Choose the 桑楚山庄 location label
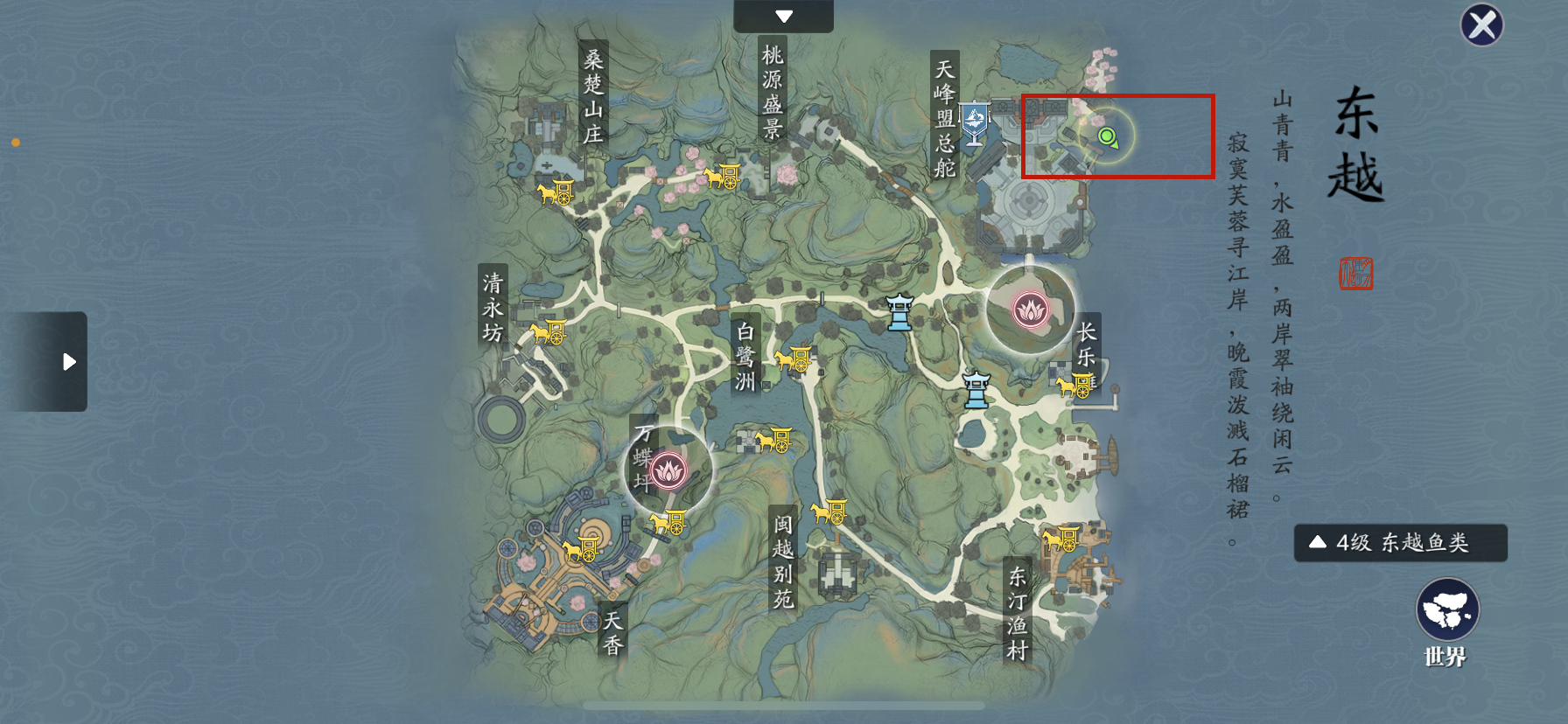 point(593,96)
